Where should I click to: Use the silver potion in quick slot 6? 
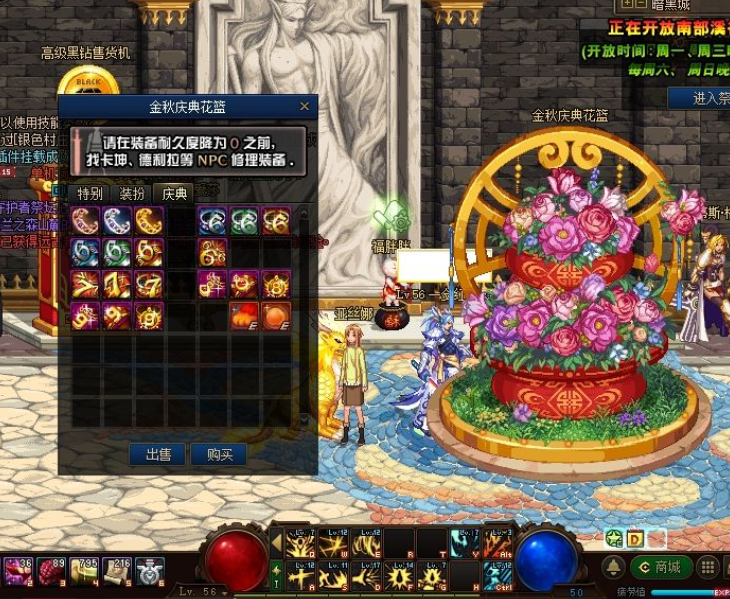coord(148,571)
